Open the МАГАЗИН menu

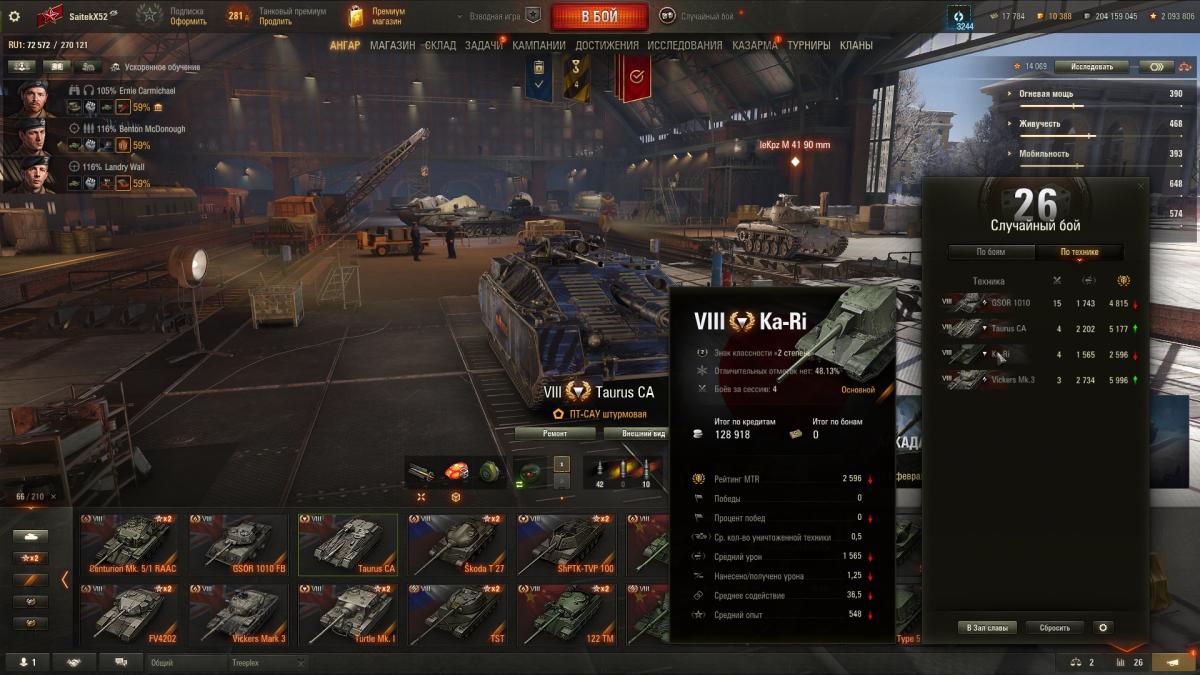pos(392,45)
